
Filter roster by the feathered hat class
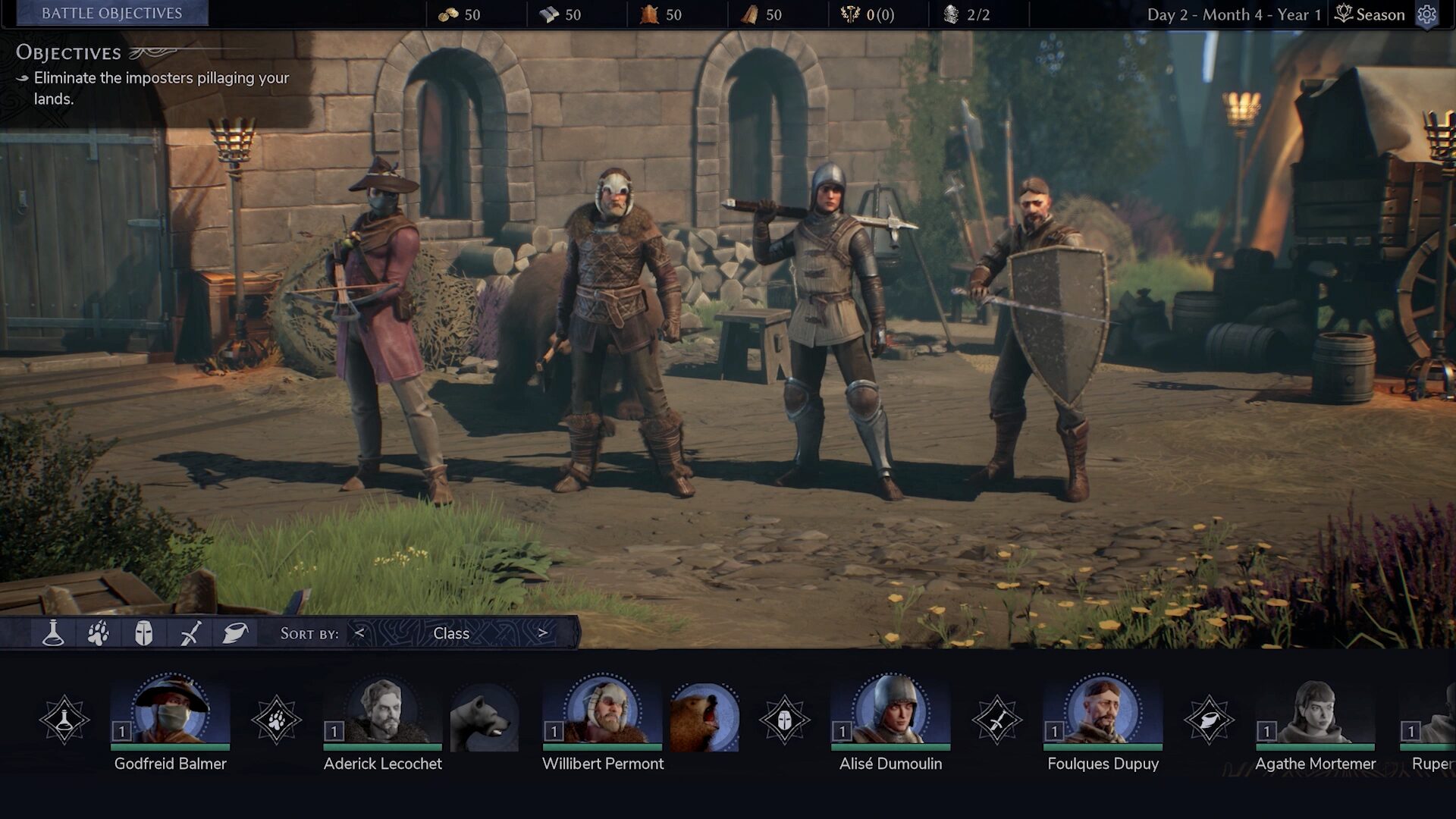tap(235, 633)
